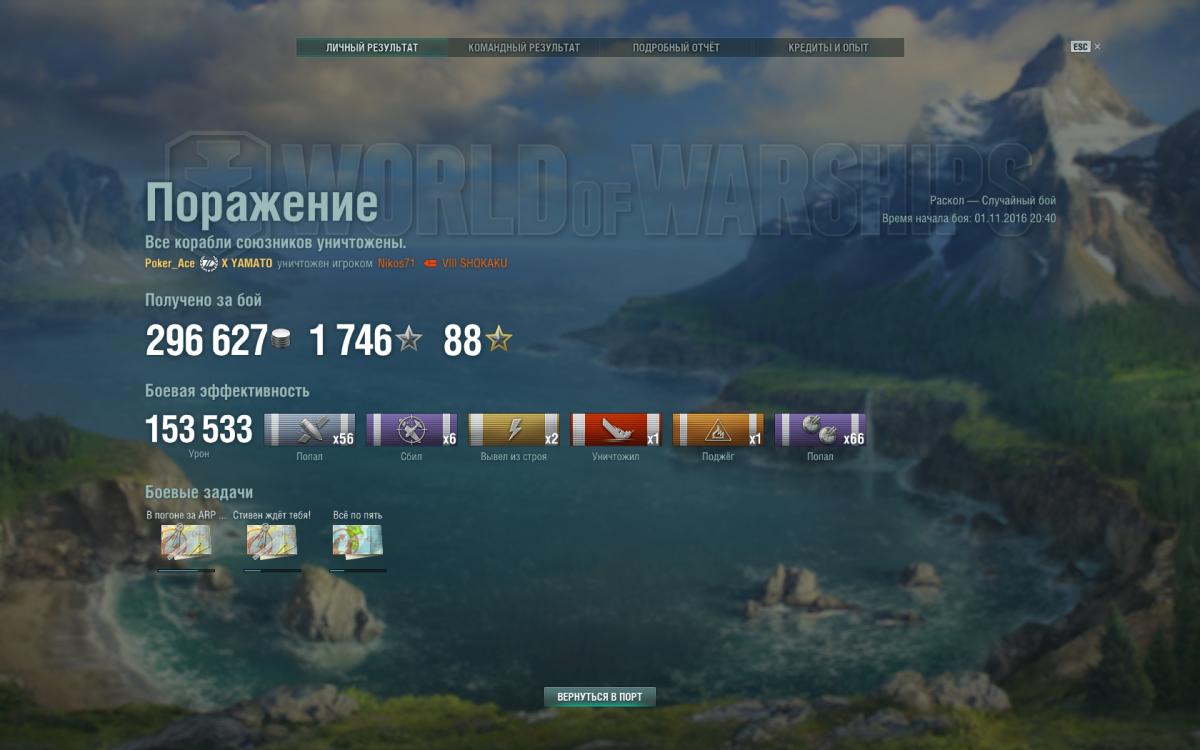Select the Личный результат tab
This screenshot has height=750, width=1200.
click(372, 48)
